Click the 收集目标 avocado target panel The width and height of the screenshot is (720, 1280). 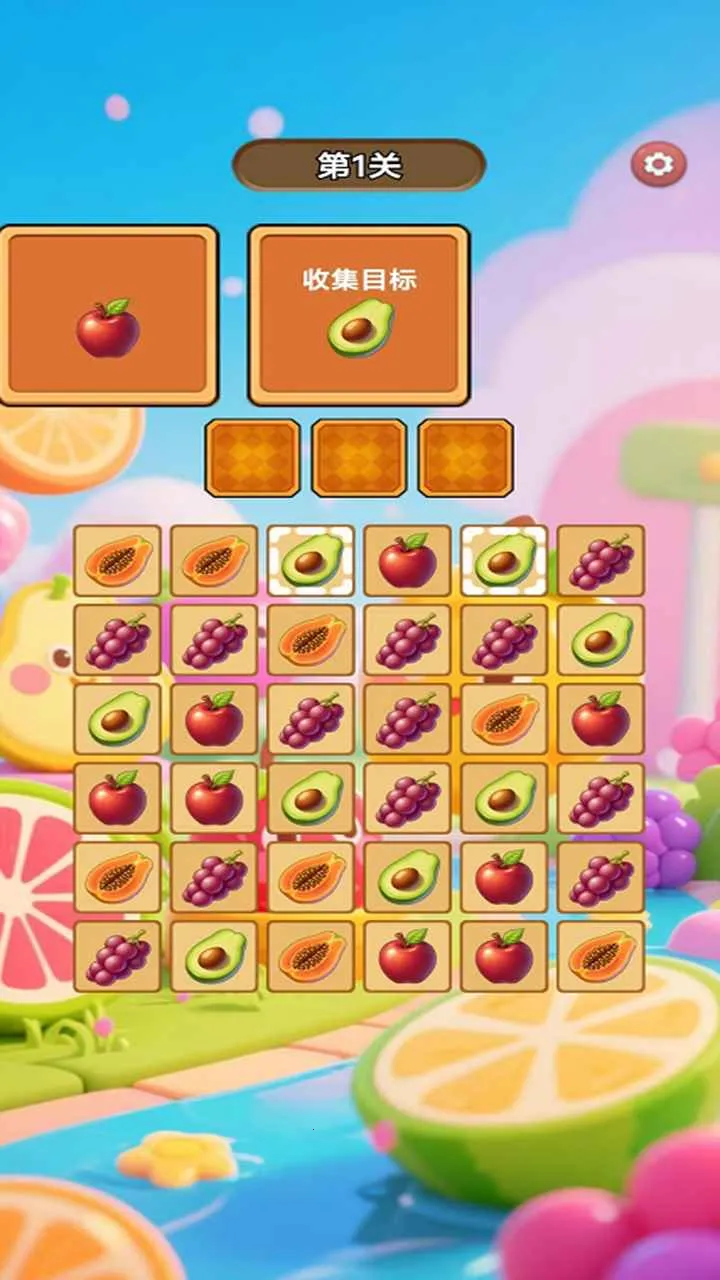[359, 315]
